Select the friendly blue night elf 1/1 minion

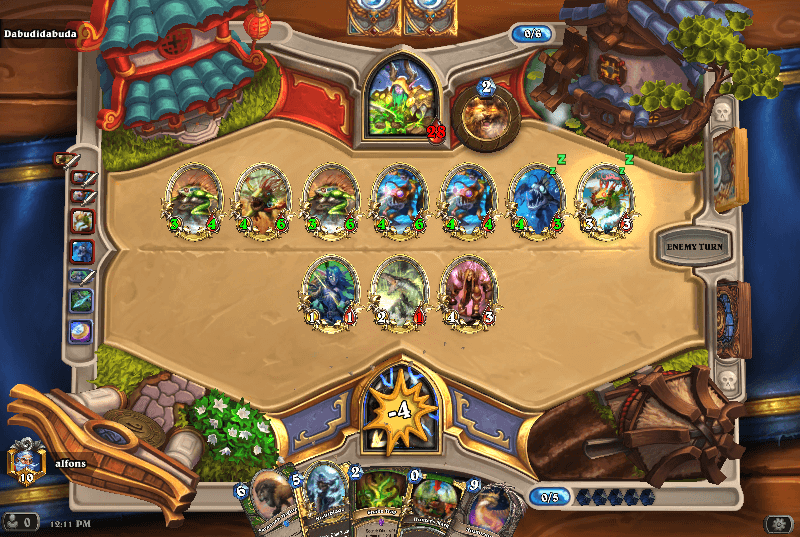pos(330,292)
